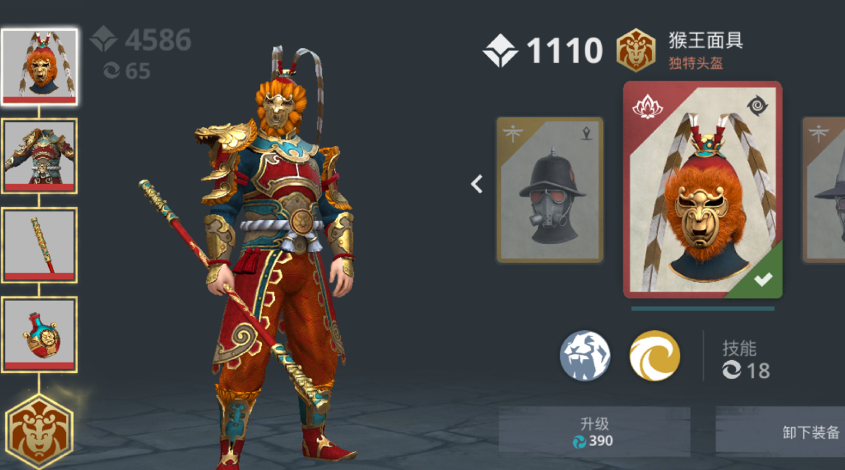Select the monkey mask helmet equipment slot
The image size is (845, 470).
(x=39, y=66)
